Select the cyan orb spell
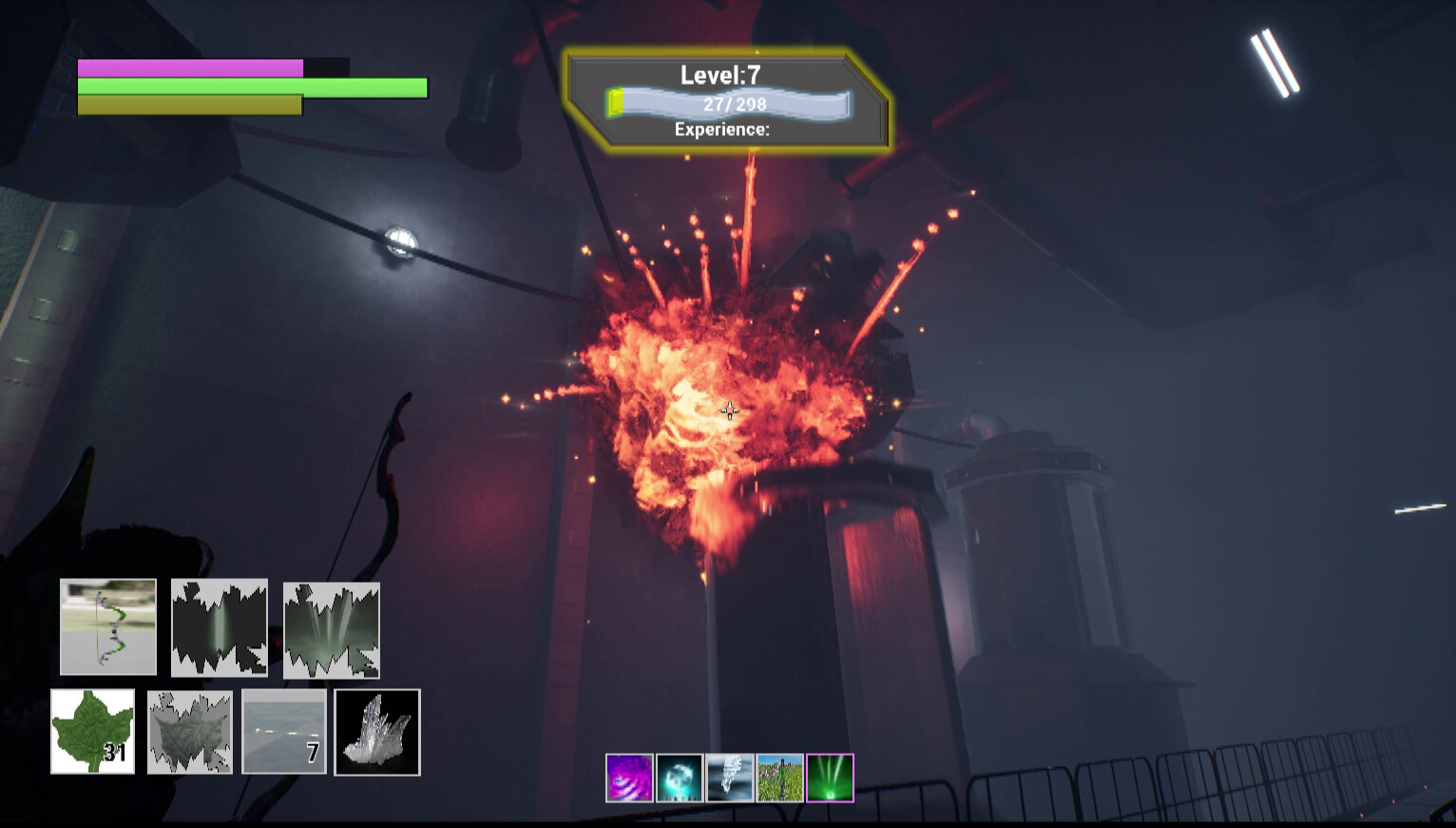The image size is (1456, 828). tap(679, 778)
